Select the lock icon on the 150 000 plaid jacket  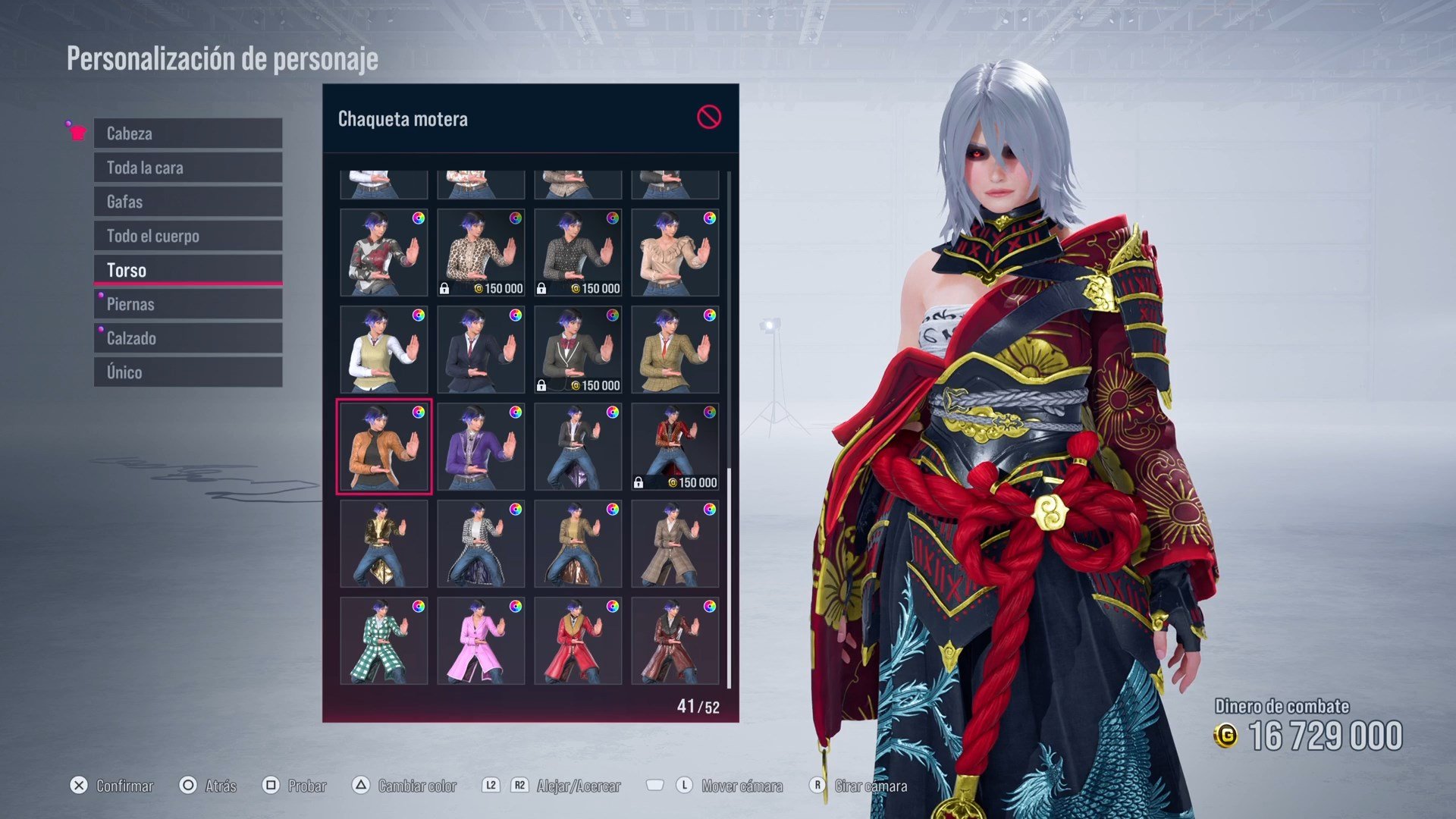(639, 481)
